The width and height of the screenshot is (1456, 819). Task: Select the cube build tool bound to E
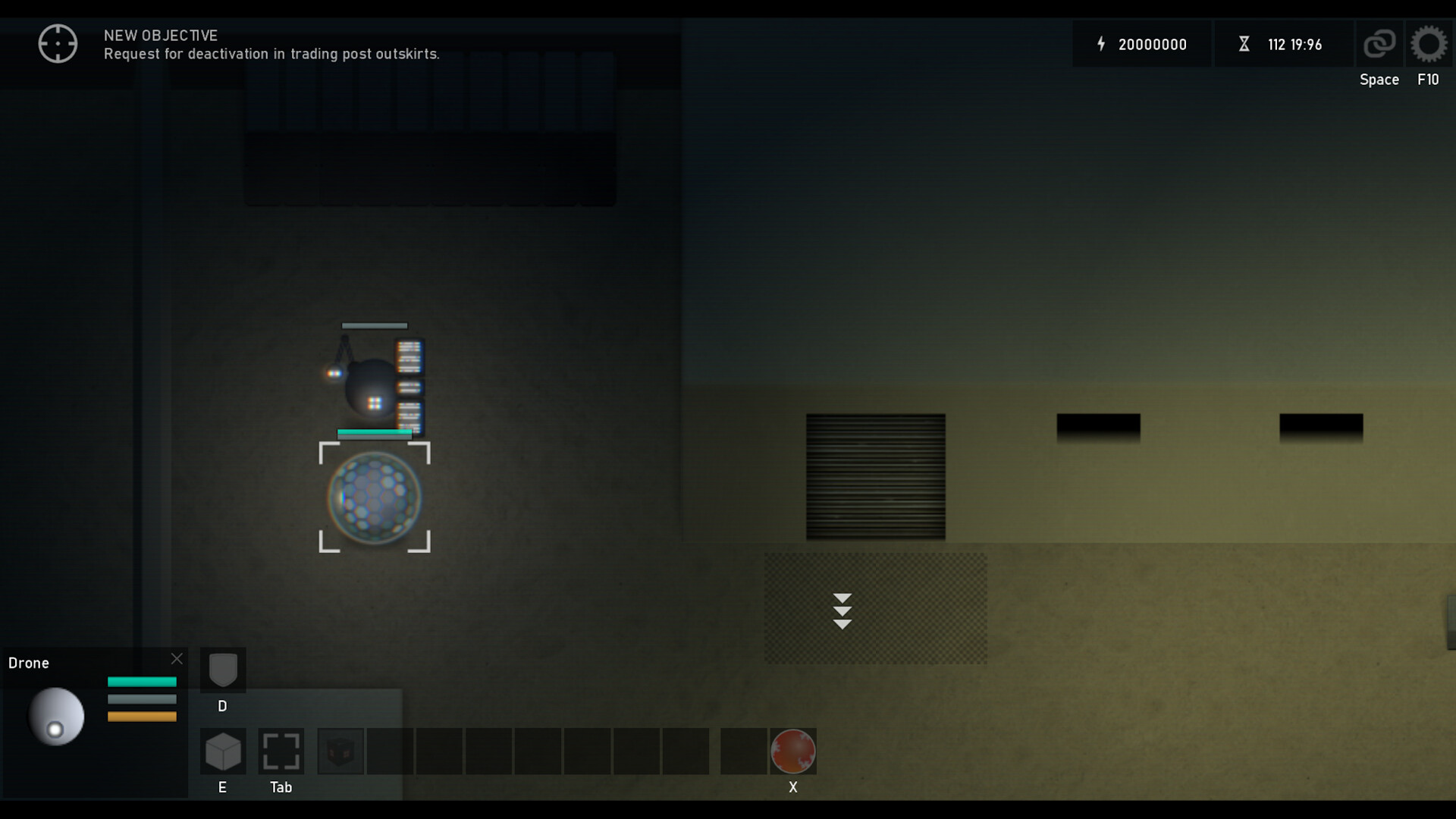coord(222,752)
